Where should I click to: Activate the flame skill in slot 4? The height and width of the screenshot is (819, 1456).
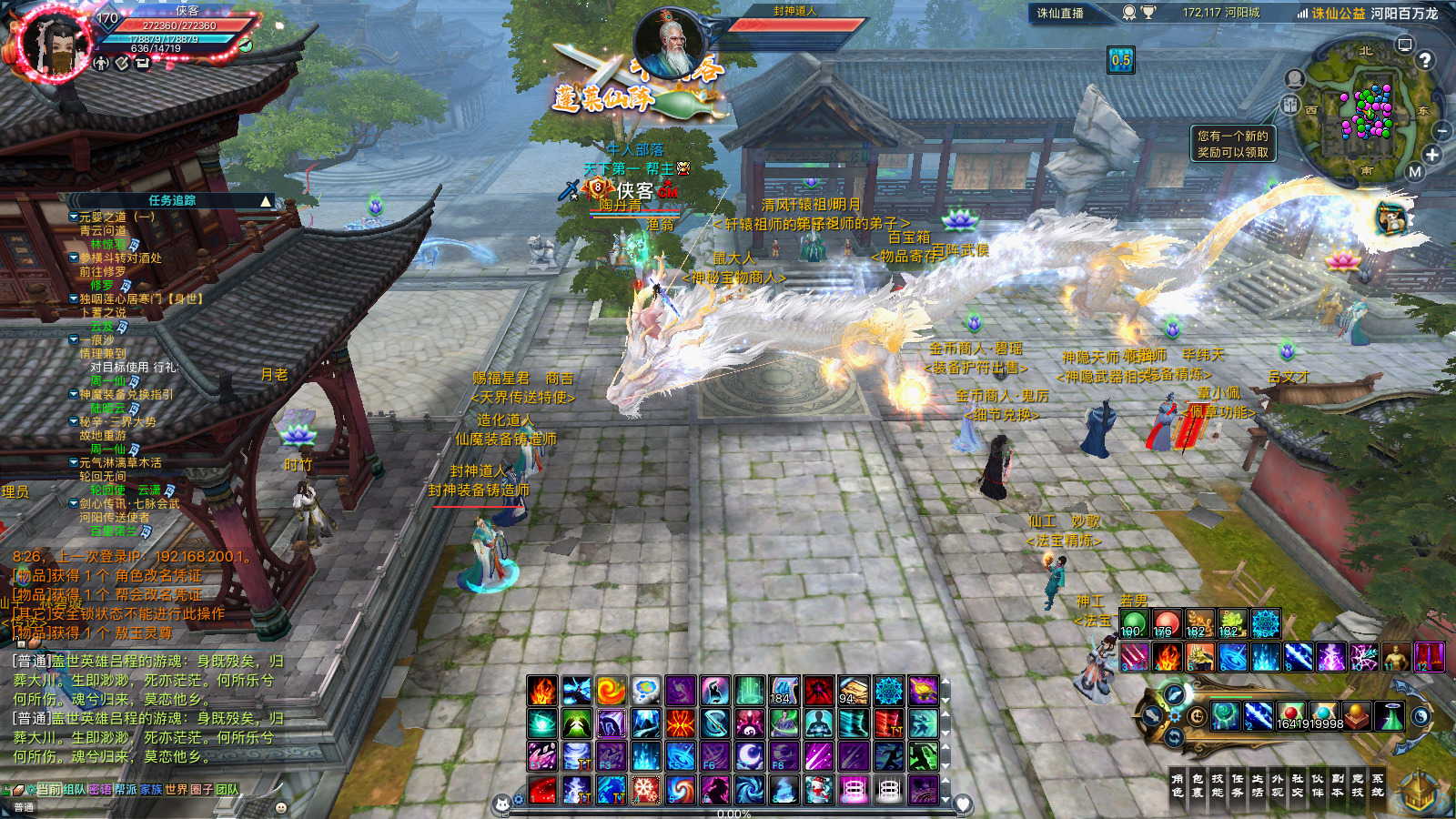pyautogui.click(x=1167, y=656)
